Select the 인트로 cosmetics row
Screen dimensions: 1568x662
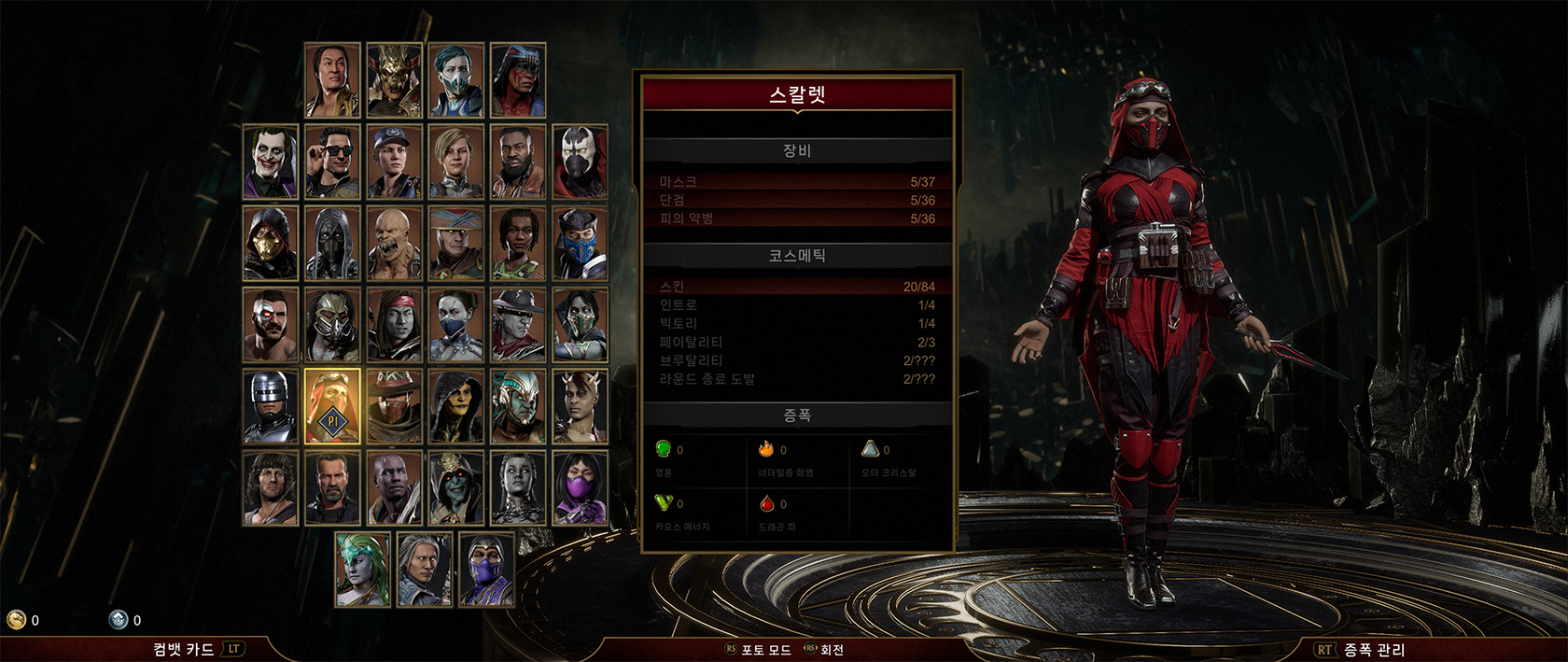coord(797,305)
